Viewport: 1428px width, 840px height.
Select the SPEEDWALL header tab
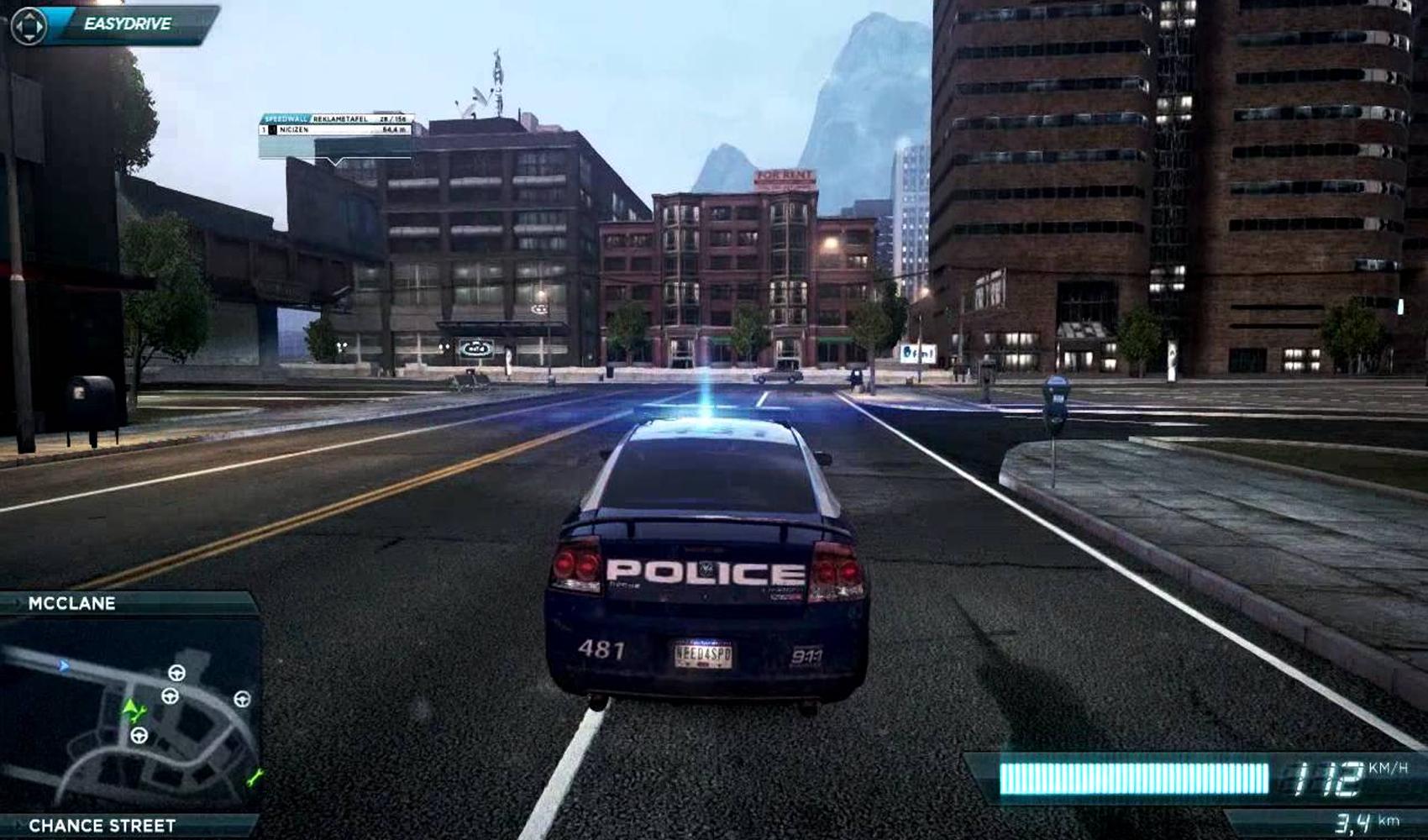pos(286,119)
